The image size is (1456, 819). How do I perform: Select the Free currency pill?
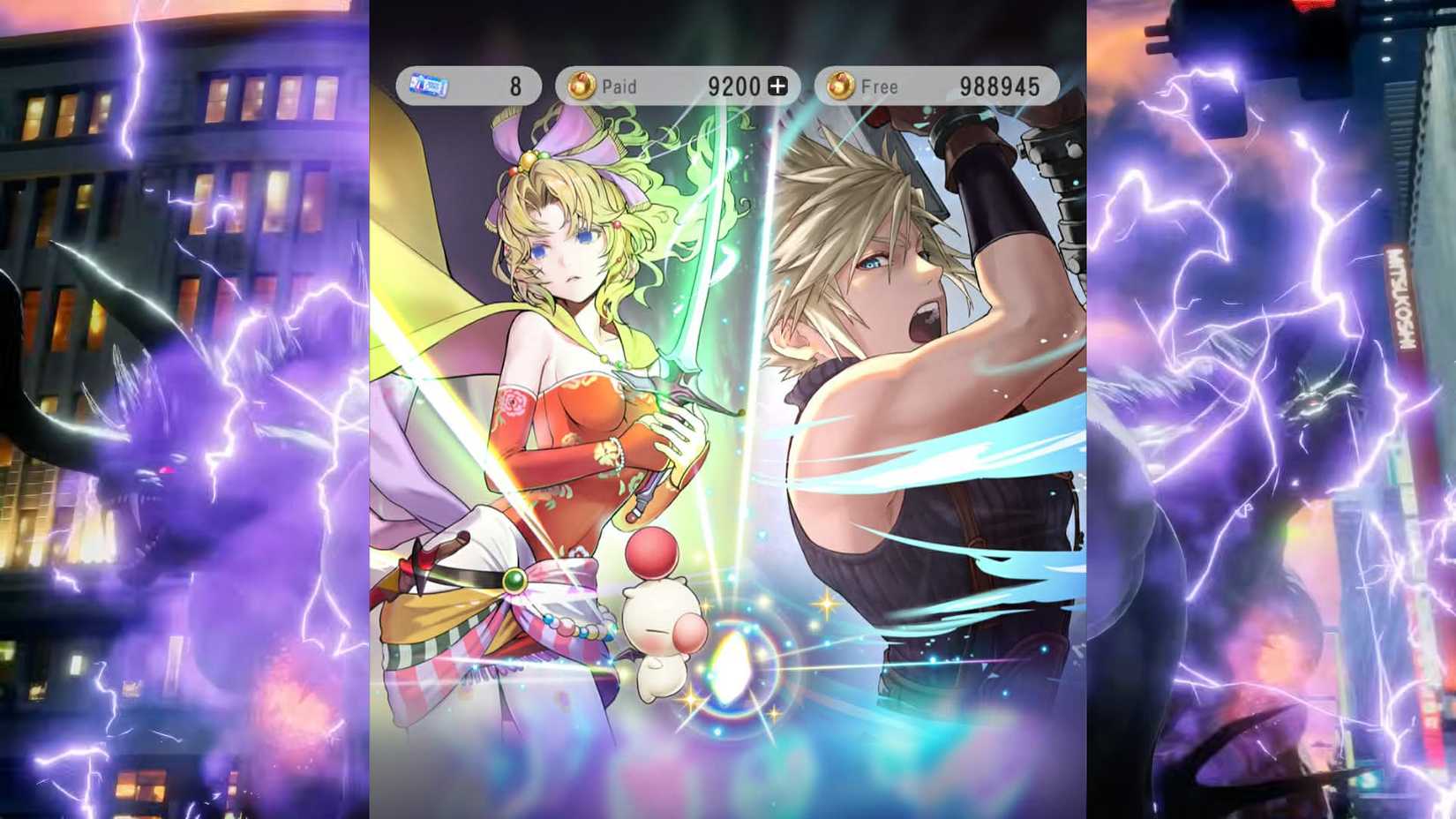[935, 86]
